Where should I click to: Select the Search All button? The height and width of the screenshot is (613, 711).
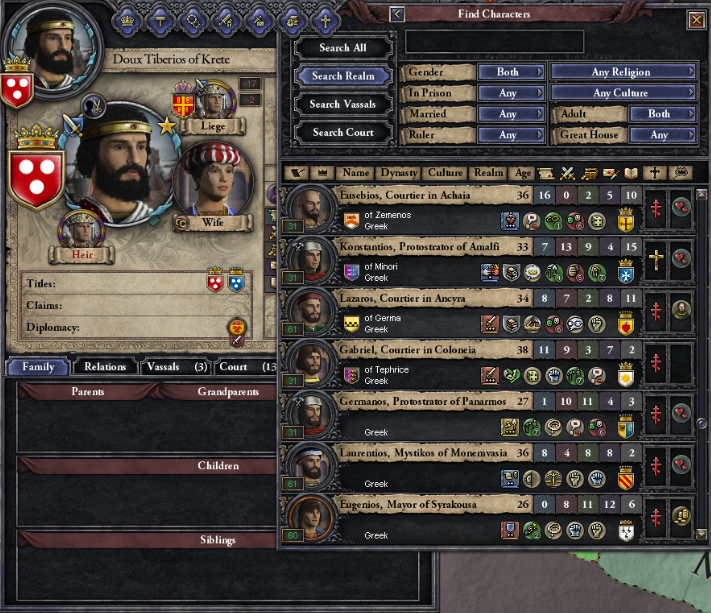342,48
